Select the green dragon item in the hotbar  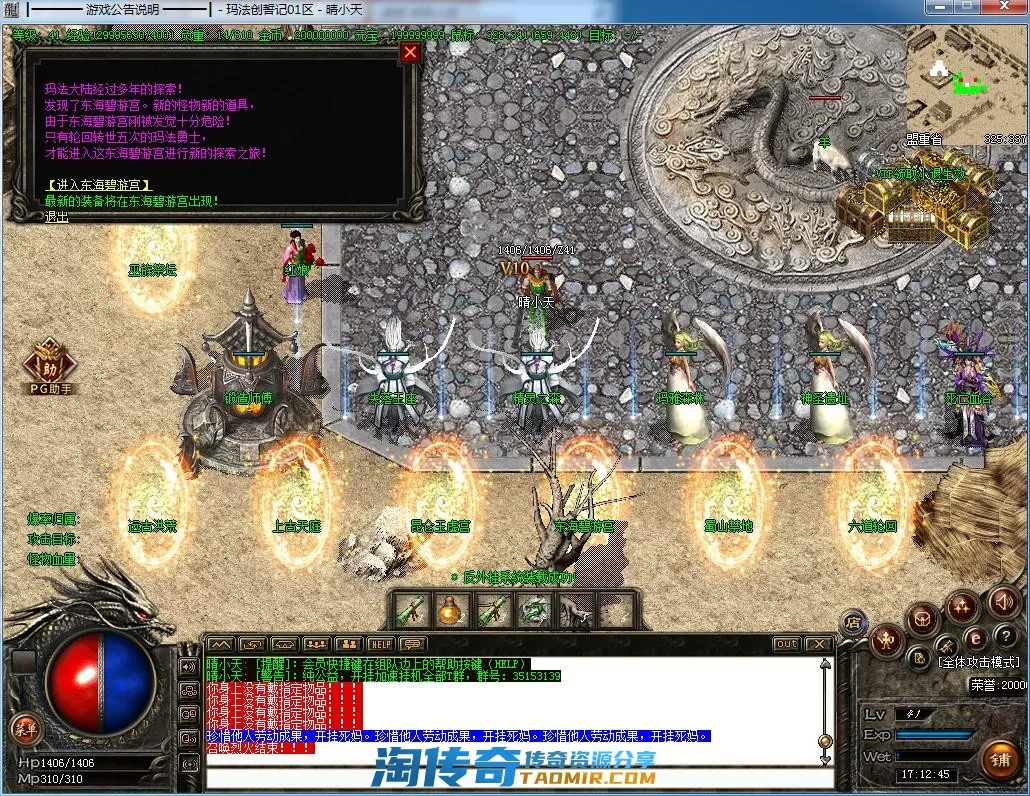(x=534, y=609)
